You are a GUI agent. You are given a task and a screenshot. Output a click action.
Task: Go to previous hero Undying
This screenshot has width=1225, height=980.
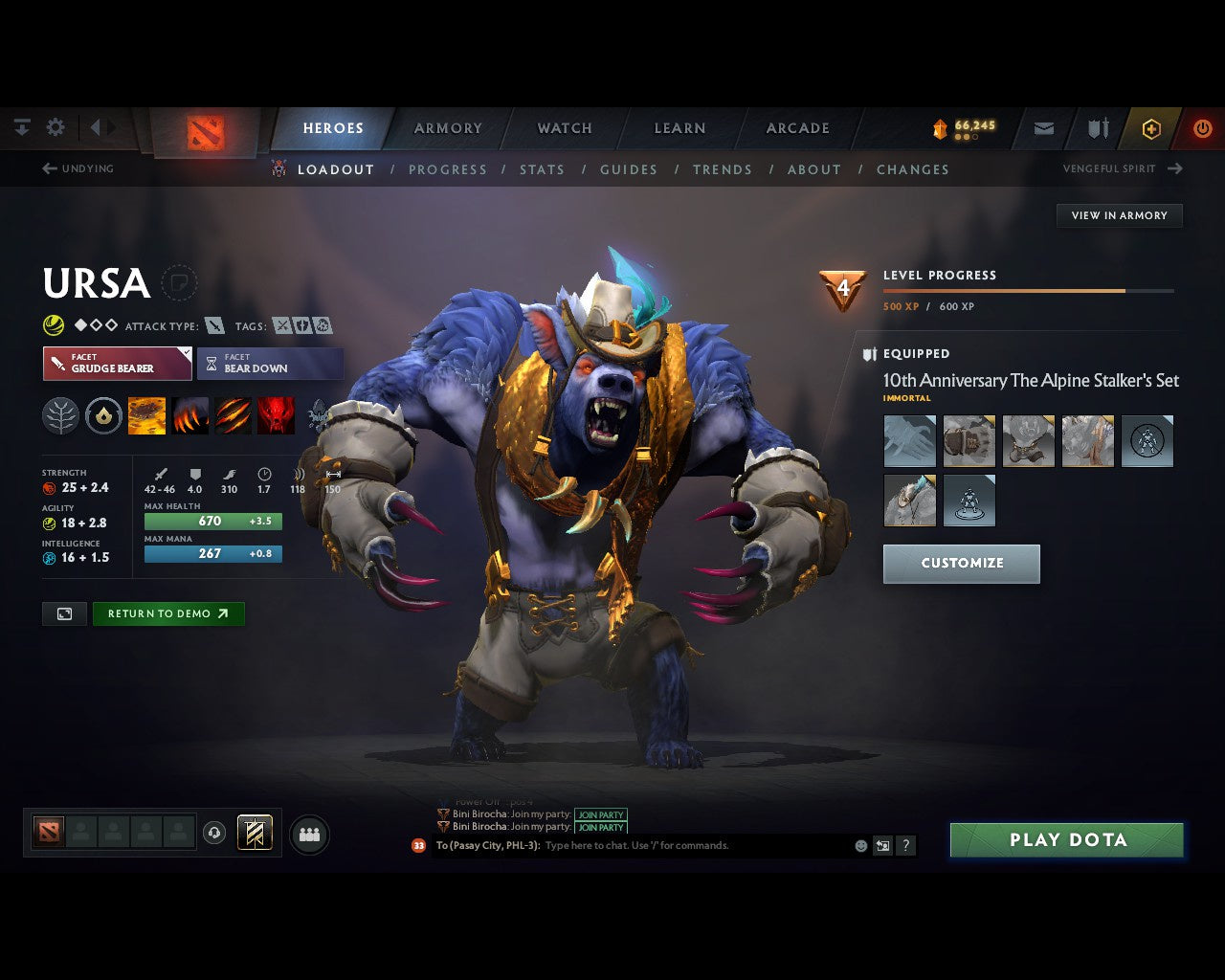point(78,168)
